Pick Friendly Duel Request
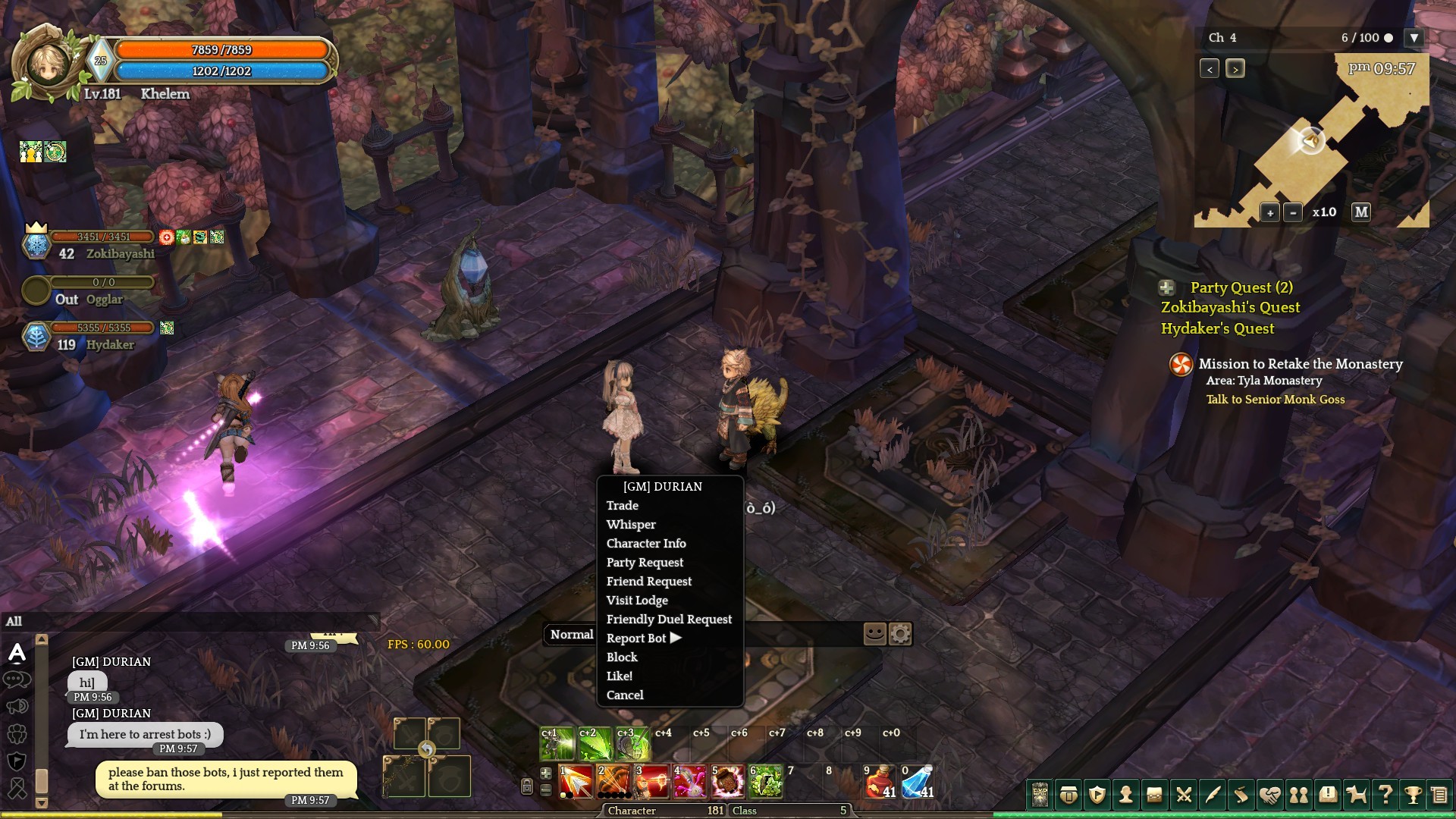 coord(669,620)
